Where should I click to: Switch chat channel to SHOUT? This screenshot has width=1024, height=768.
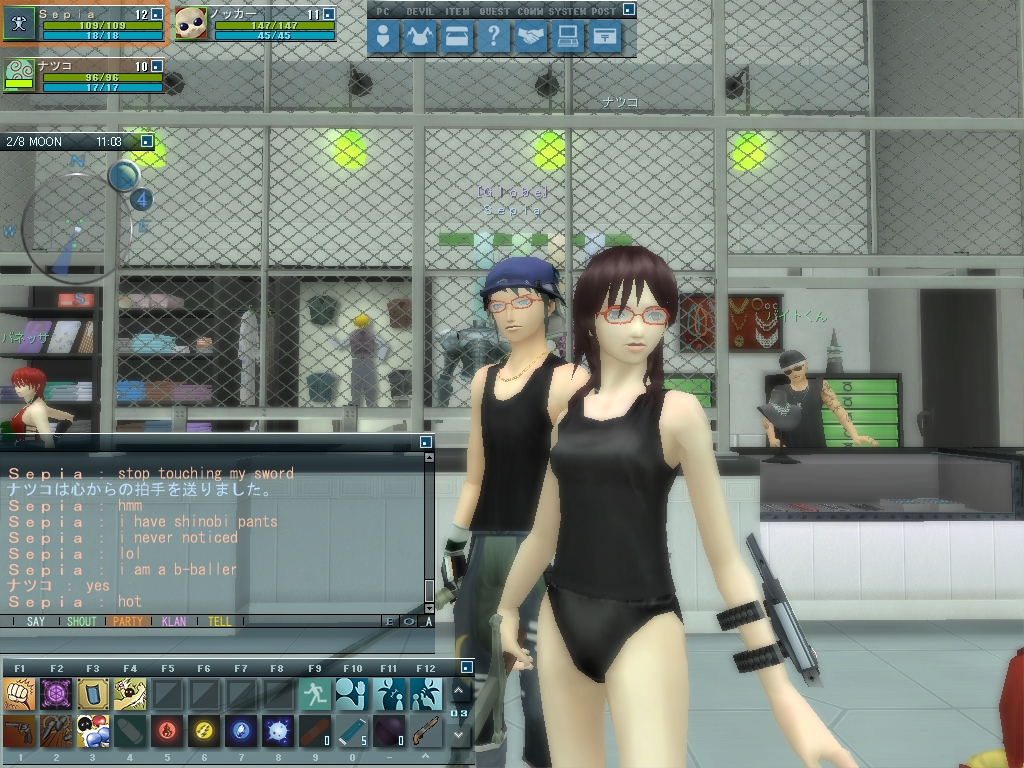click(82, 621)
